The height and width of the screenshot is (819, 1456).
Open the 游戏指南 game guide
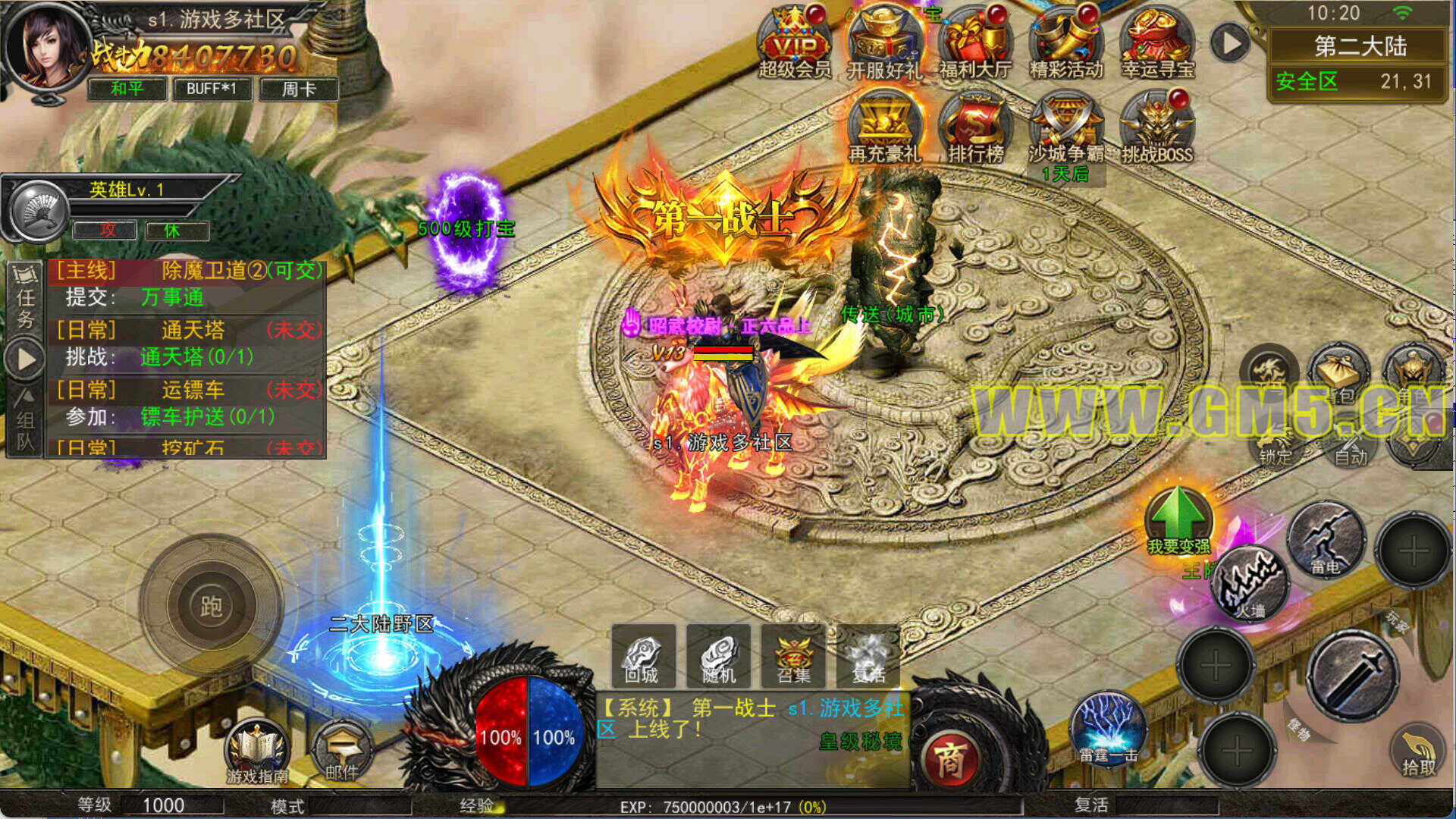tap(257, 750)
